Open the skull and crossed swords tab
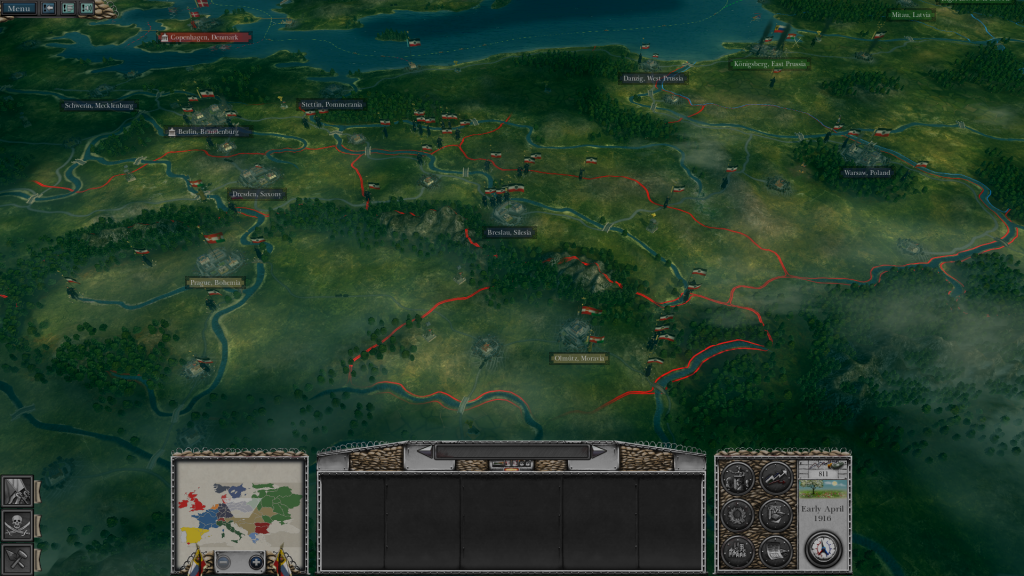 coord(18,524)
